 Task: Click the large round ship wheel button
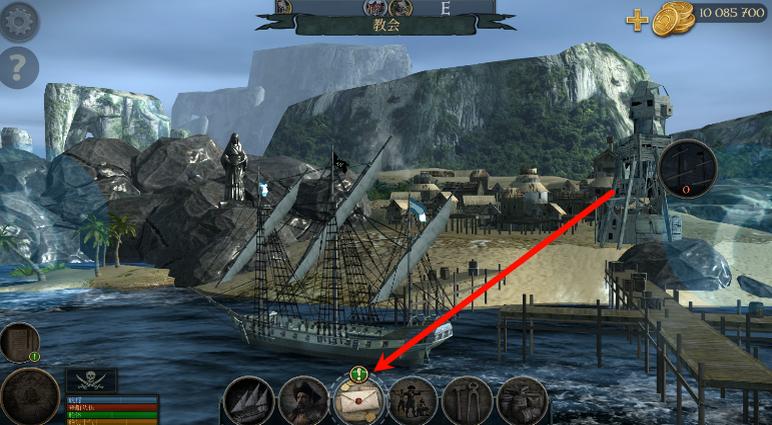28,396
